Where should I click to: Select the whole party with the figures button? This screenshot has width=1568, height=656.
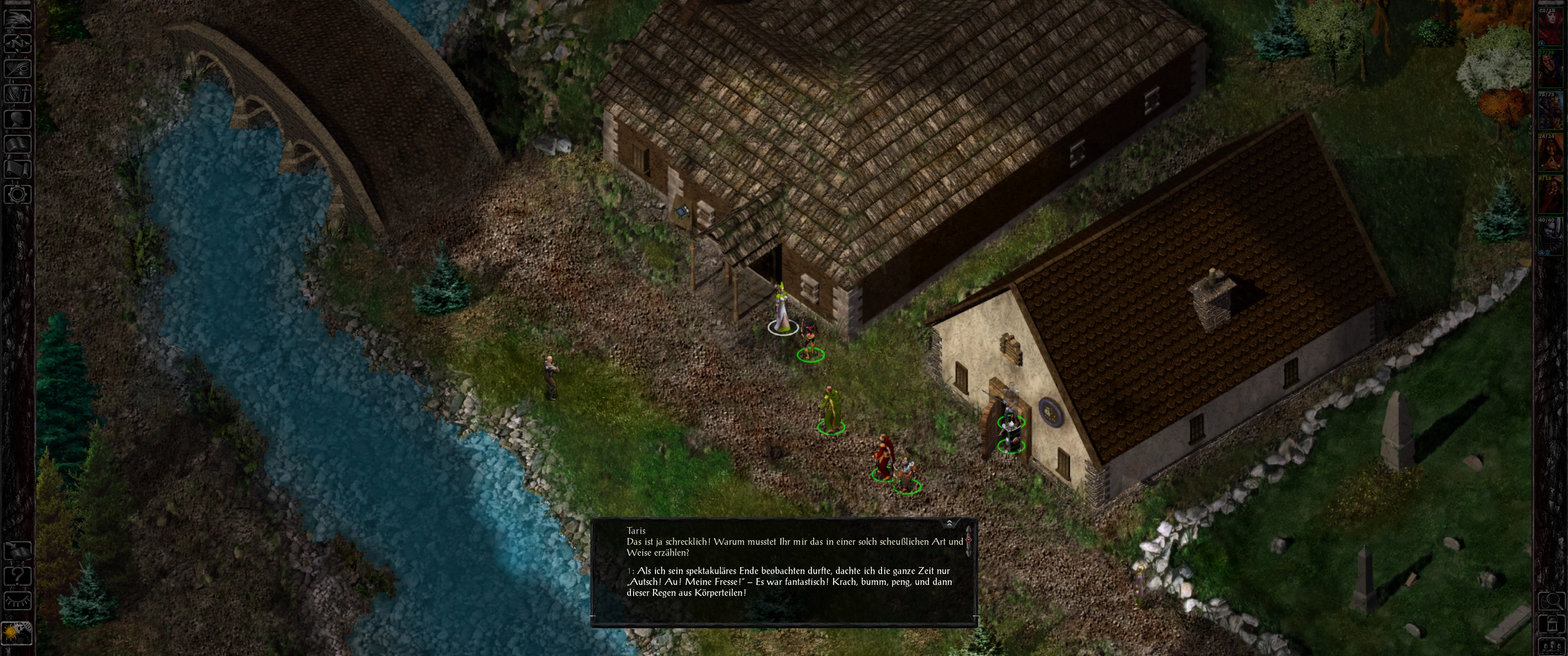click(1552, 645)
